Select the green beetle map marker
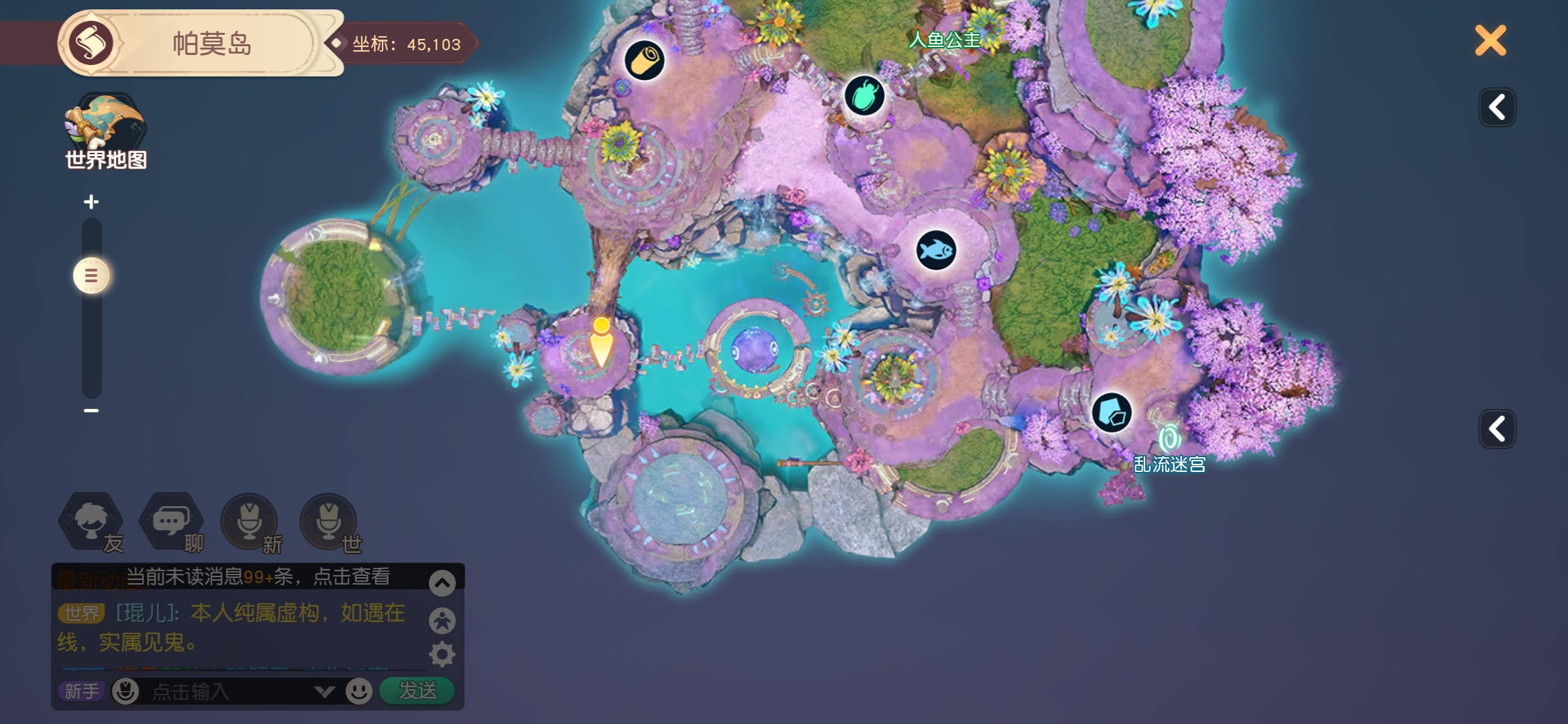This screenshot has height=724, width=1568. click(x=864, y=96)
